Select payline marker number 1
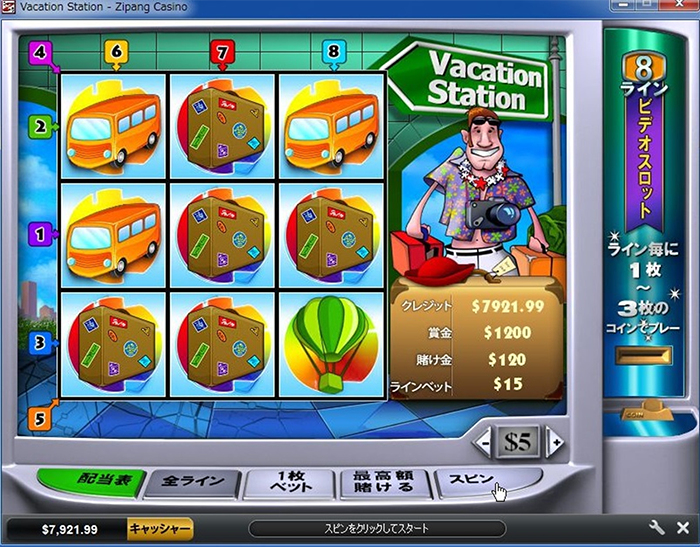 tap(41, 236)
